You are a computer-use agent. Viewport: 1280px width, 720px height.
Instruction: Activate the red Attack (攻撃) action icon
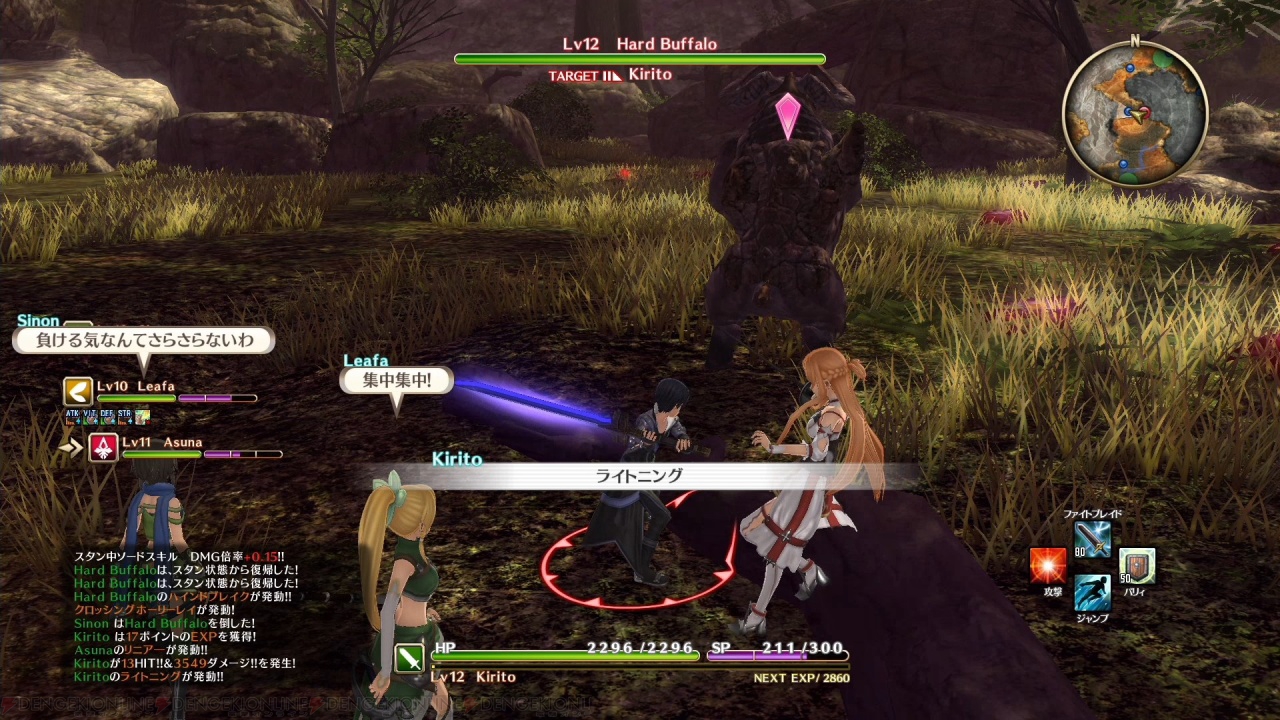pos(1048,566)
